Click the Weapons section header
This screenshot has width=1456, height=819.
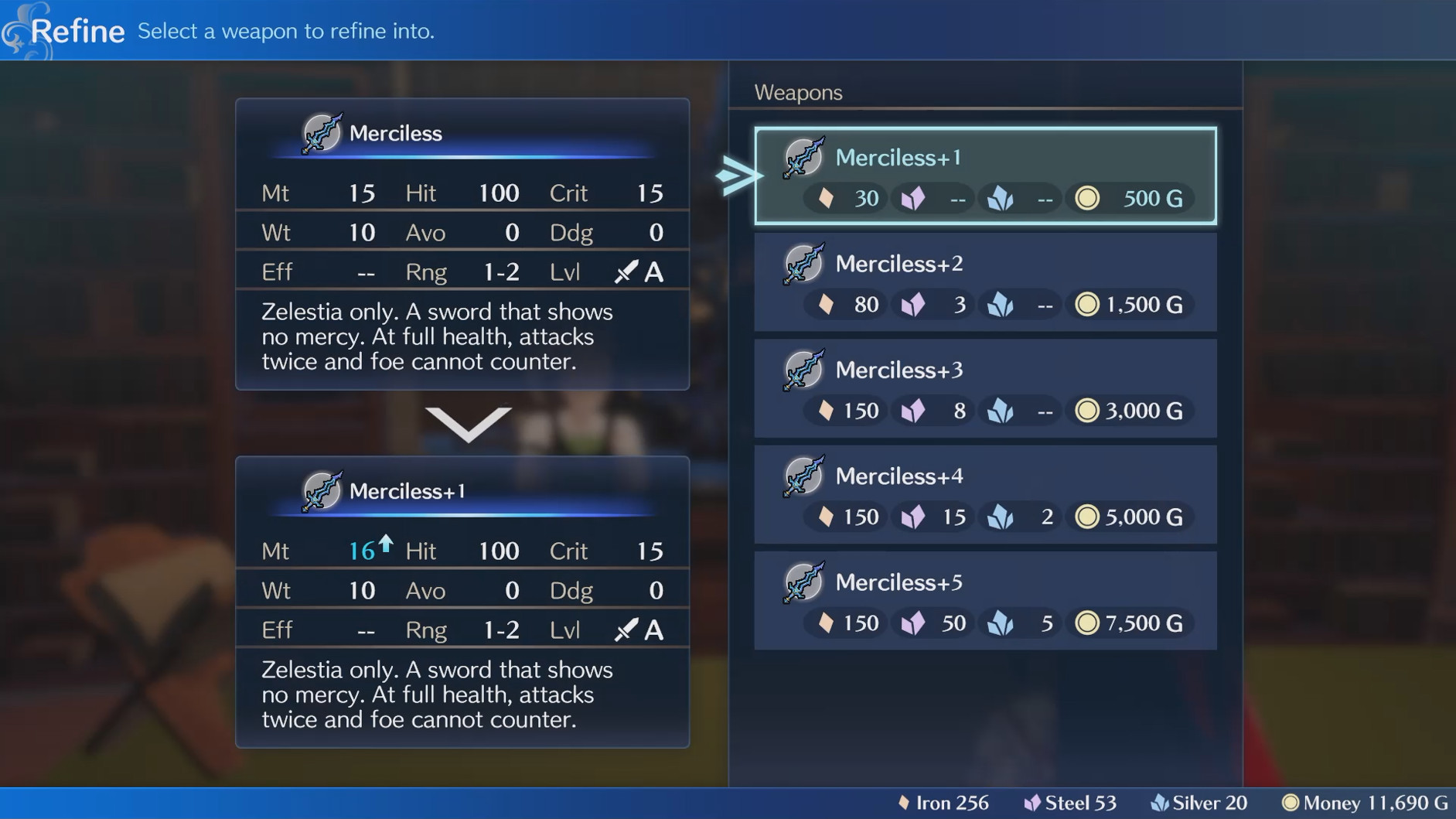pos(798,92)
